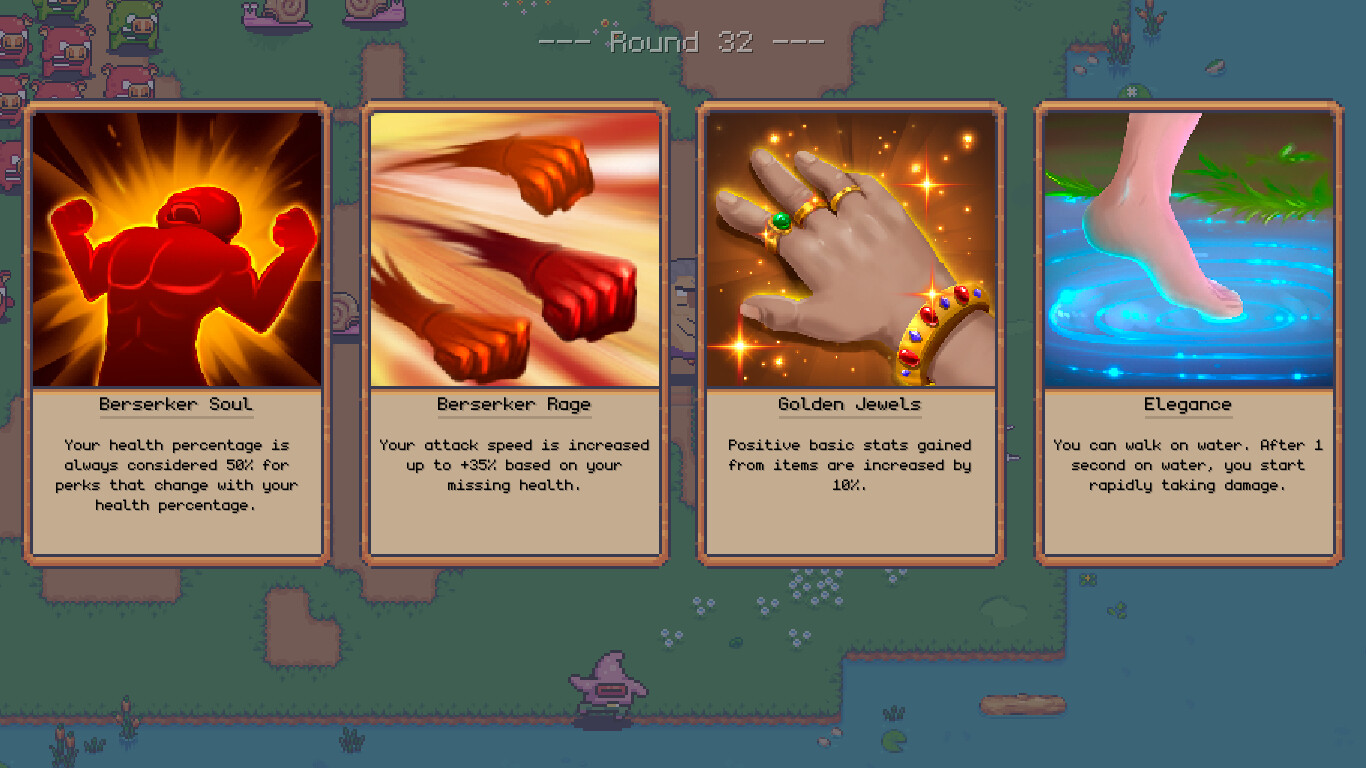Click the Berserker Rage description text
Image resolution: width=1366 pixels, height=768 pixels.
(x=514, y=465)
